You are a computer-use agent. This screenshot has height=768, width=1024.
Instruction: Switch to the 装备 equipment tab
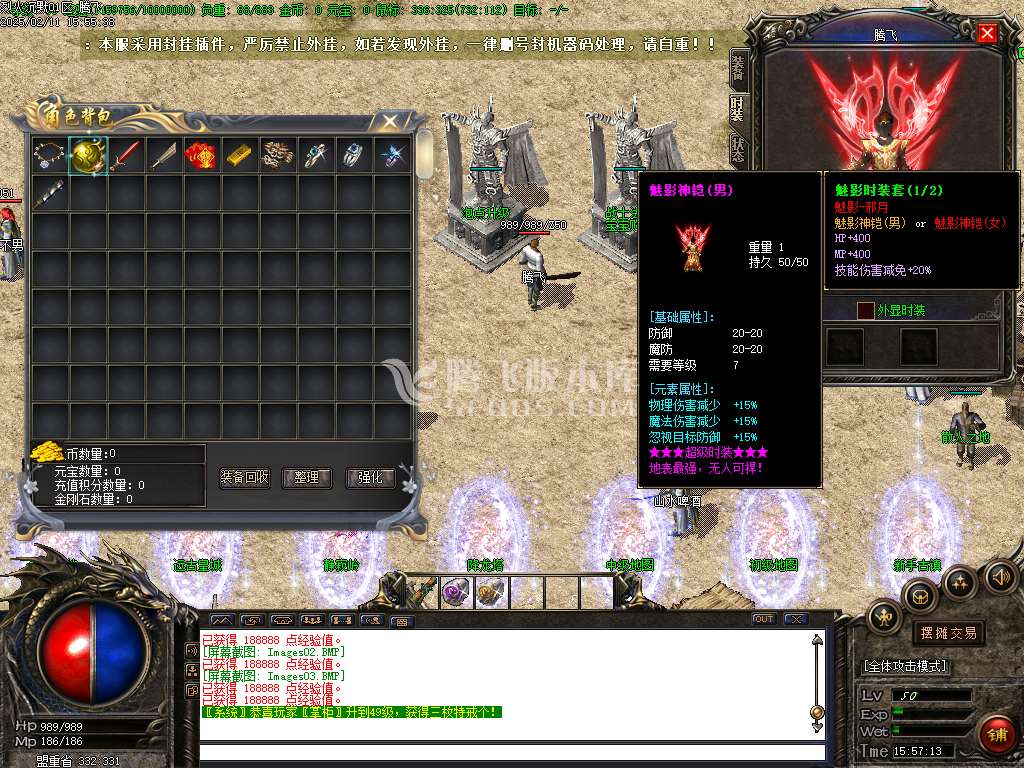click(x=738, y=67)
